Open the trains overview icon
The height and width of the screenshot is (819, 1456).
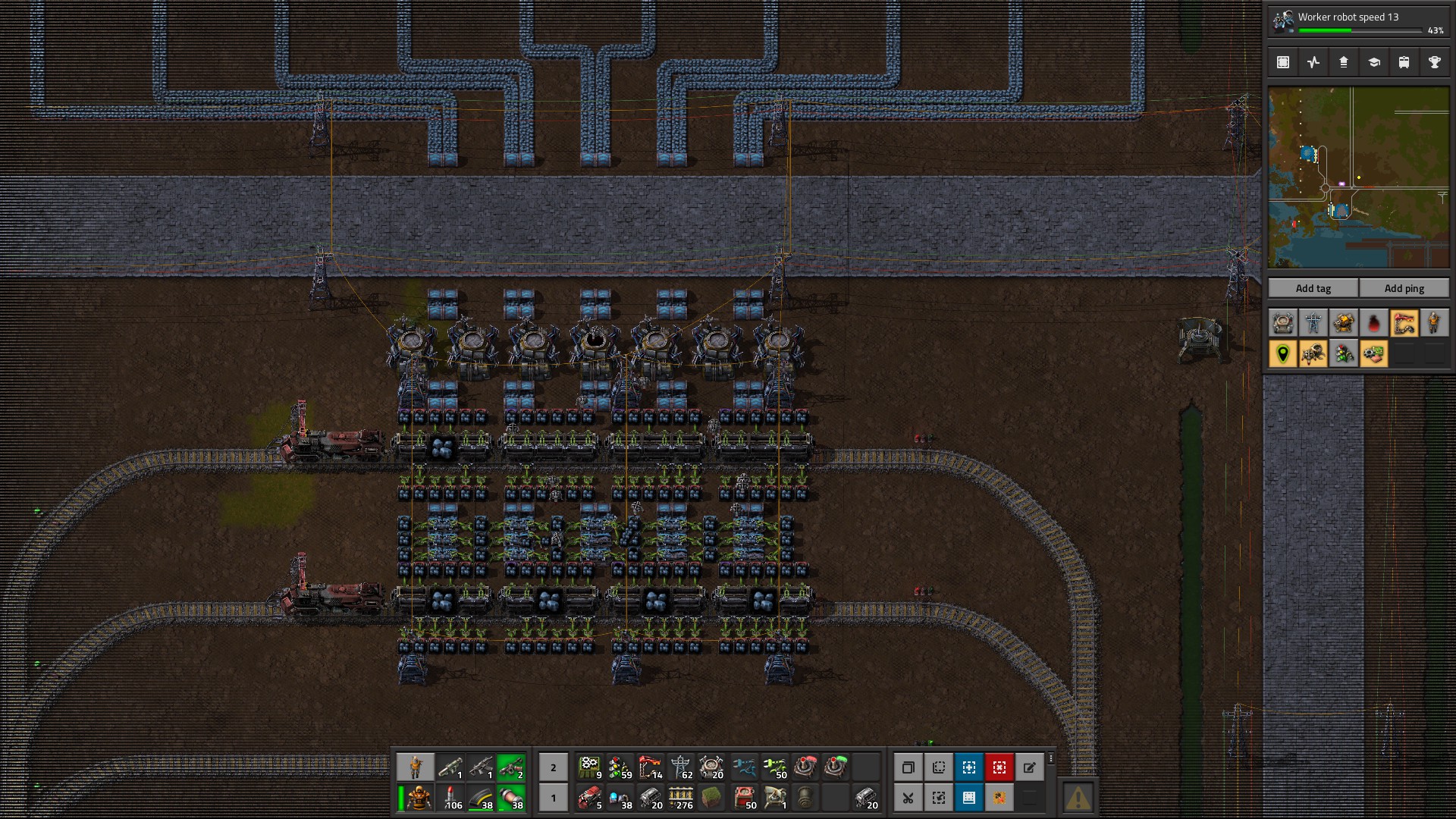coord(1402,62)
